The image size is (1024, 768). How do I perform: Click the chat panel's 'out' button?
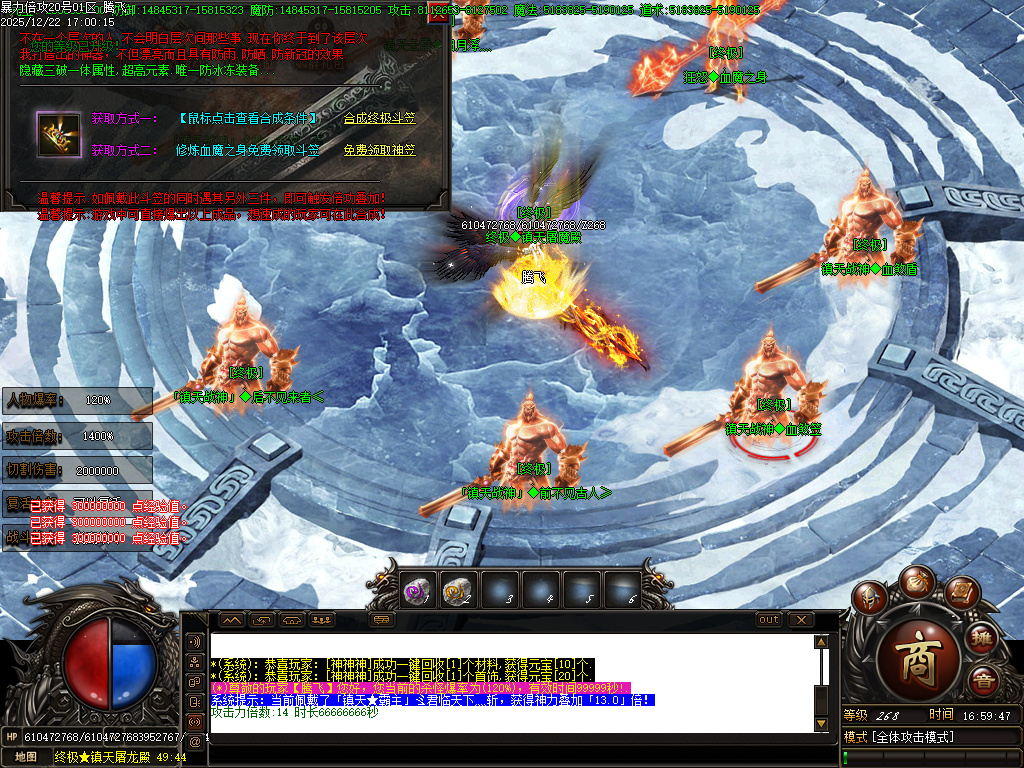(x=768, y=620)
